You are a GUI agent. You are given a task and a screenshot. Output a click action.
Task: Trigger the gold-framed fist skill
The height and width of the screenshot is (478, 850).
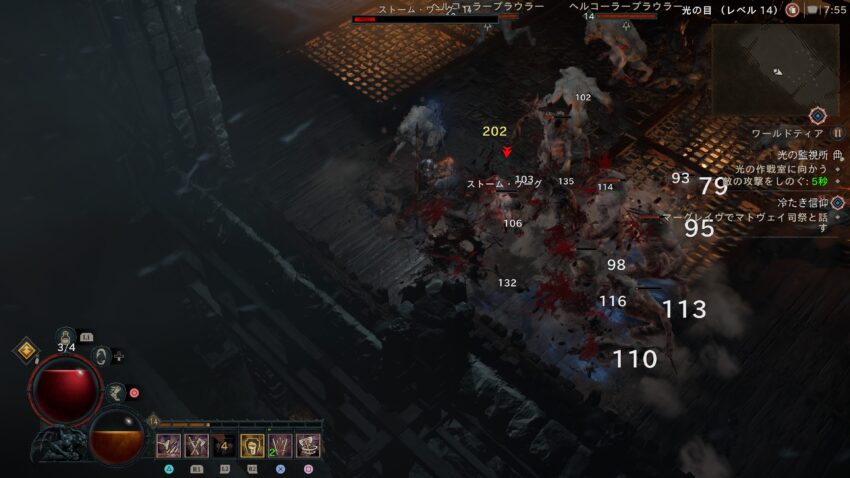coord(252,446)
